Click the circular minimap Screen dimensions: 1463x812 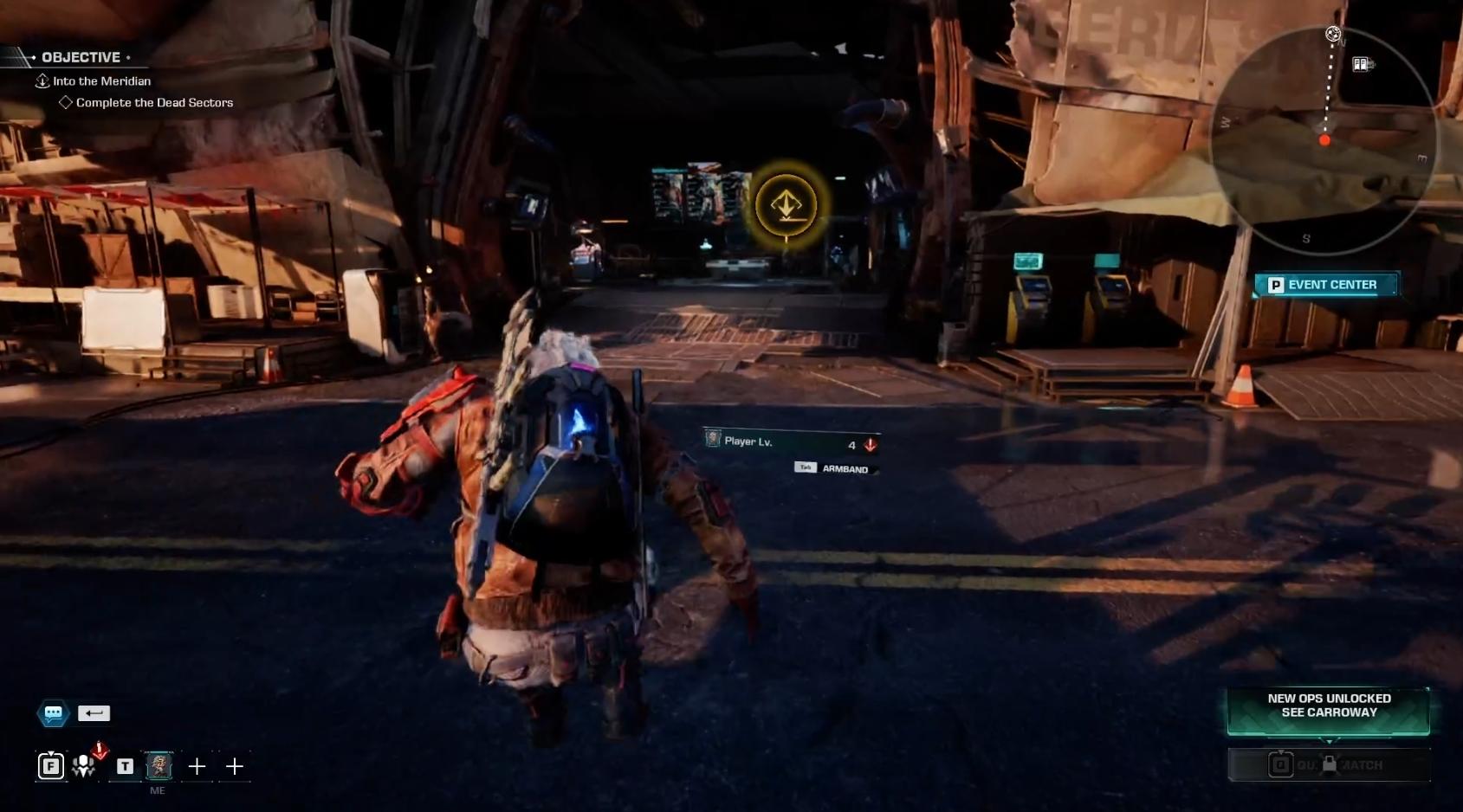tap(1322, 143)
